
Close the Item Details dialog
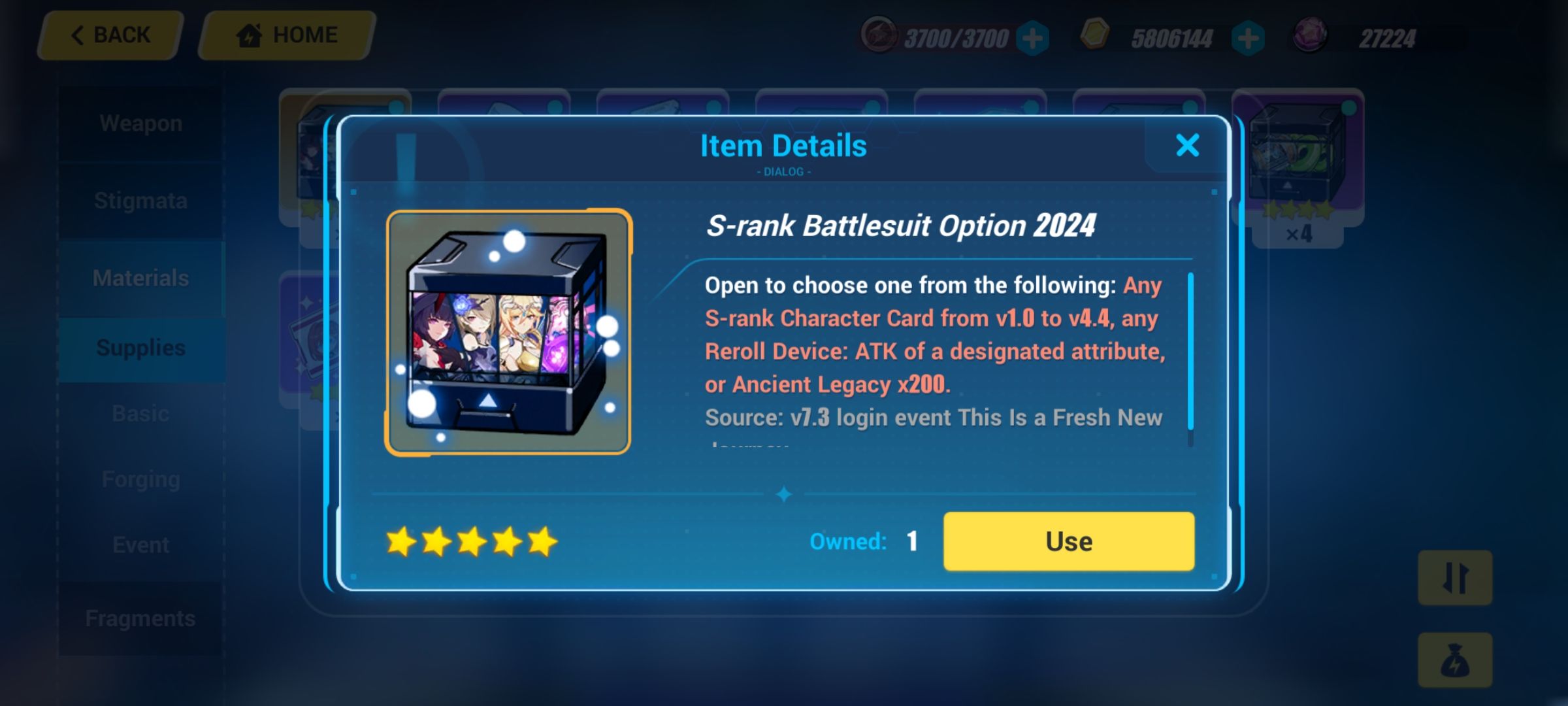click(1188, 145)
